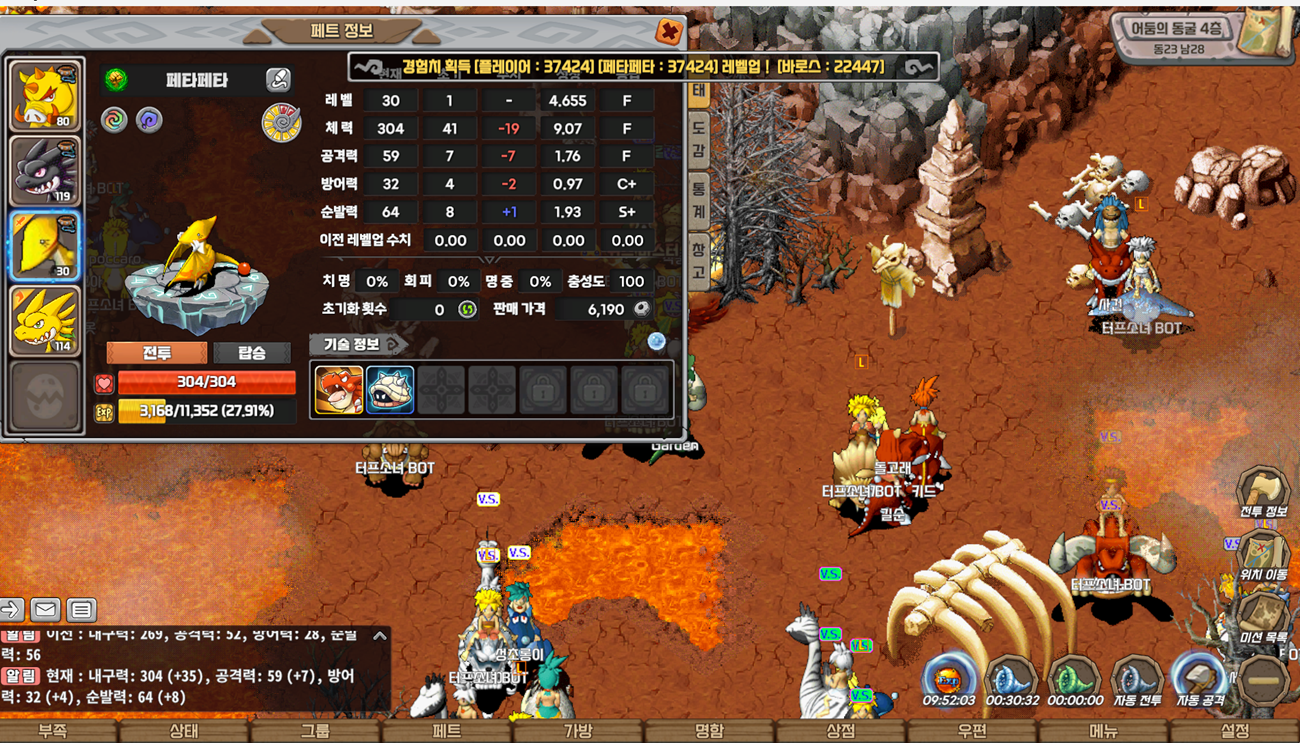
Task: Click the green stat reset icon
Action: click(467, 310)
